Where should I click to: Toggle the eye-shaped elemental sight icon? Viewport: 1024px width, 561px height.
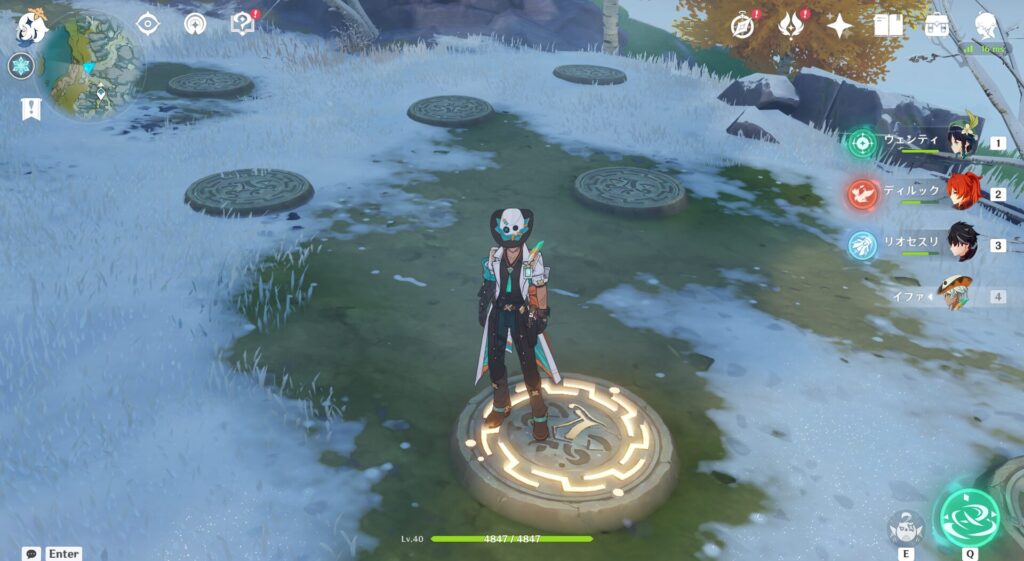click(x=148, y=24)
